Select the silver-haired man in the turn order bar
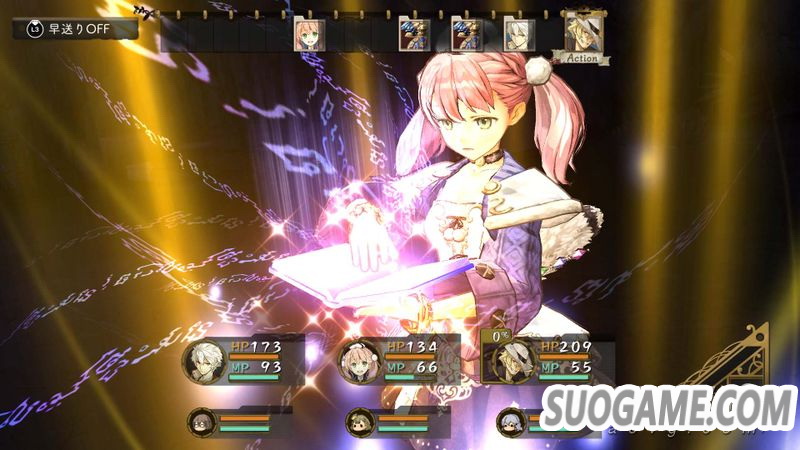 click(x=518, y=34)
